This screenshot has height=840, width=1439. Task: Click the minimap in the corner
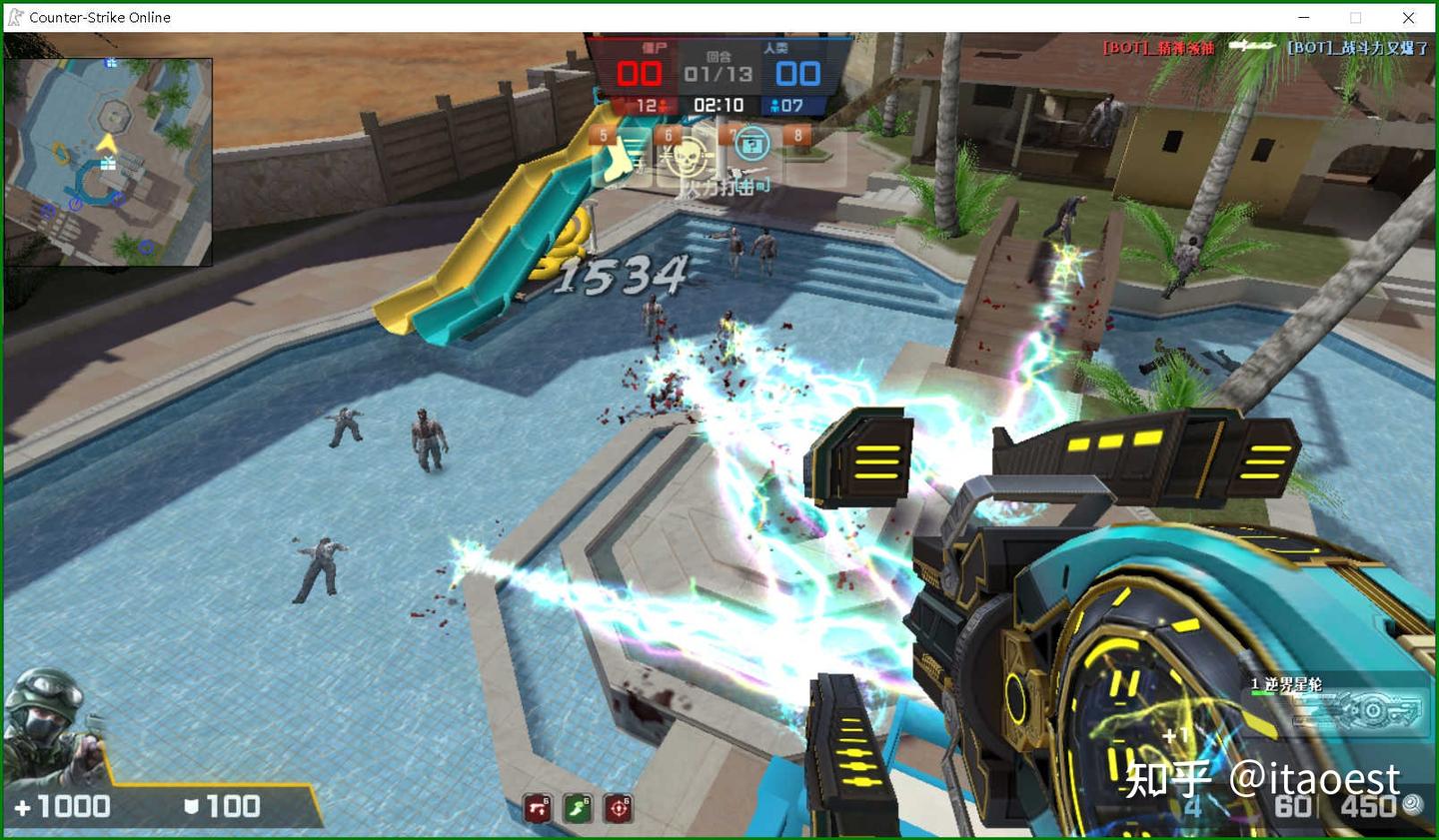click(x=108, y=162)
